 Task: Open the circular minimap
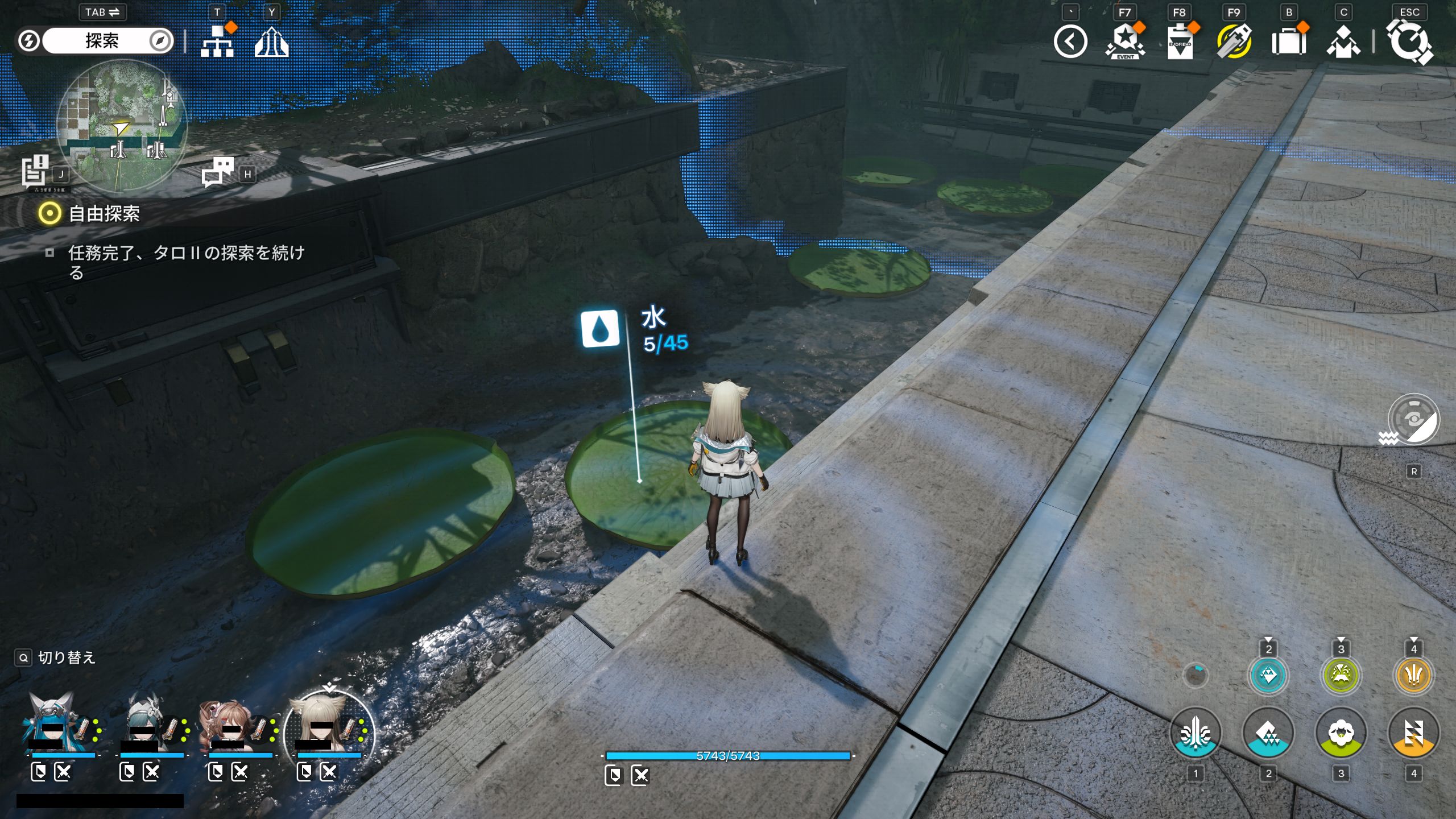122,125
